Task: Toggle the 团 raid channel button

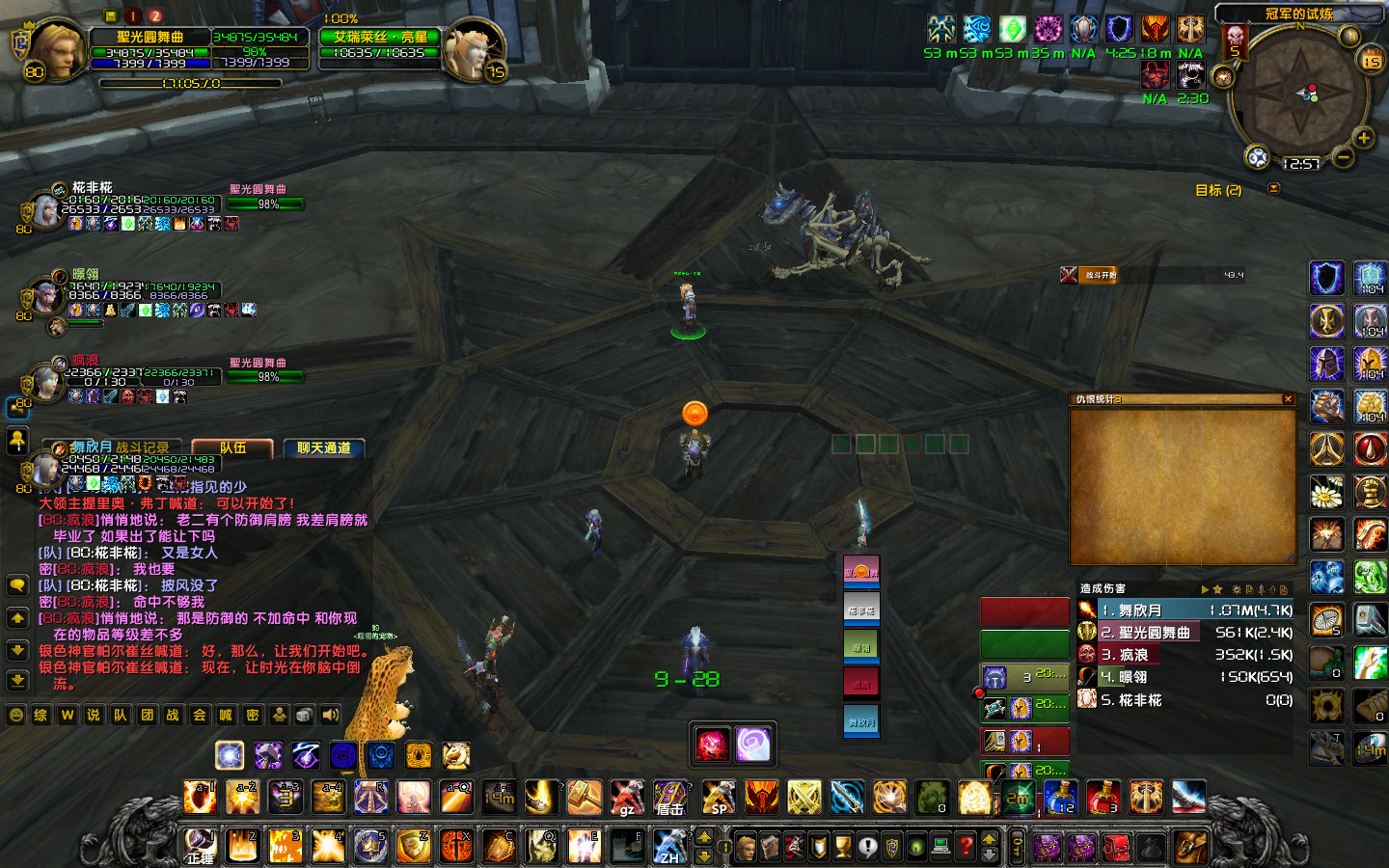Action: [x=147, y=716]
